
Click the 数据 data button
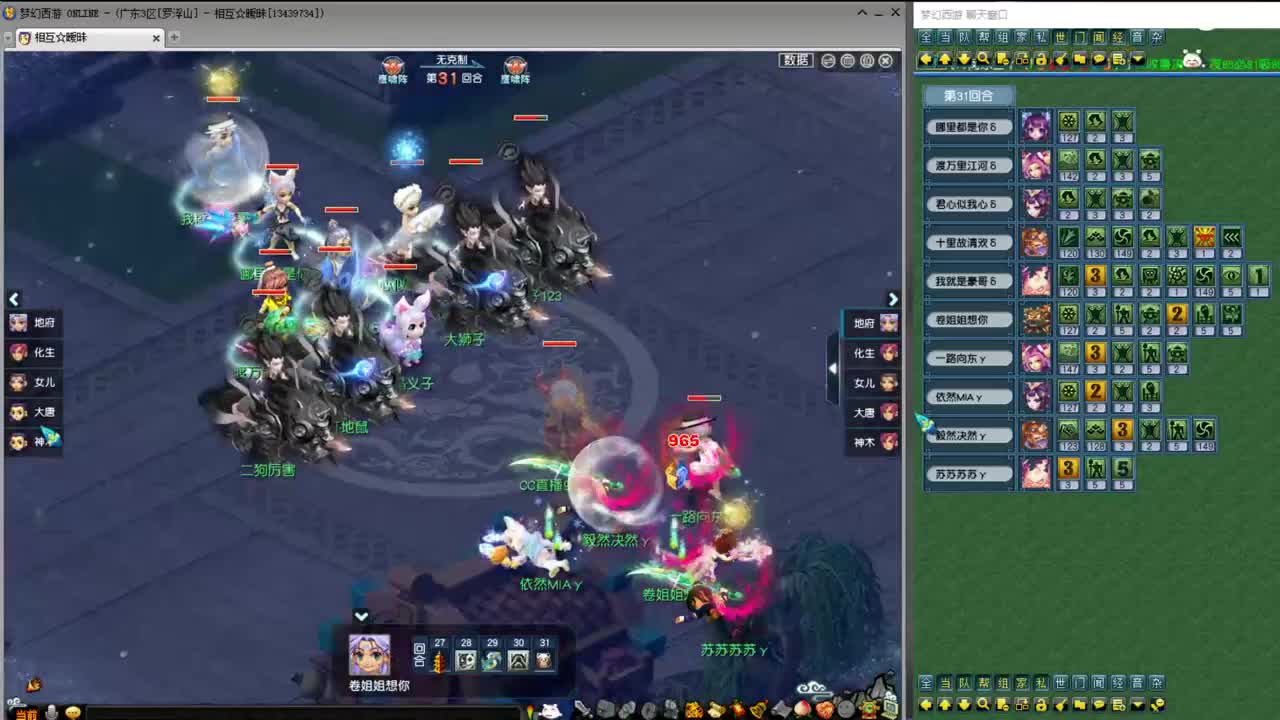(796, 60)
